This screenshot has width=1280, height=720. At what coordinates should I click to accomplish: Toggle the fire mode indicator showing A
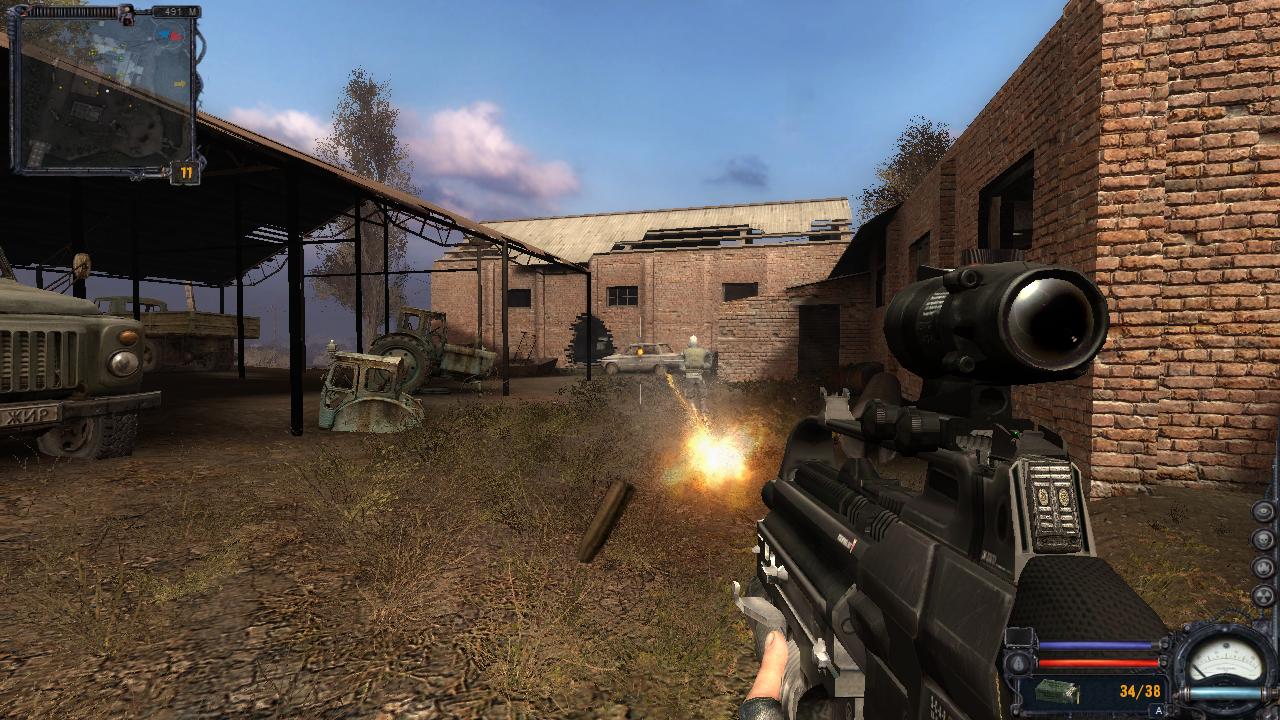[x=1157, y=710]
